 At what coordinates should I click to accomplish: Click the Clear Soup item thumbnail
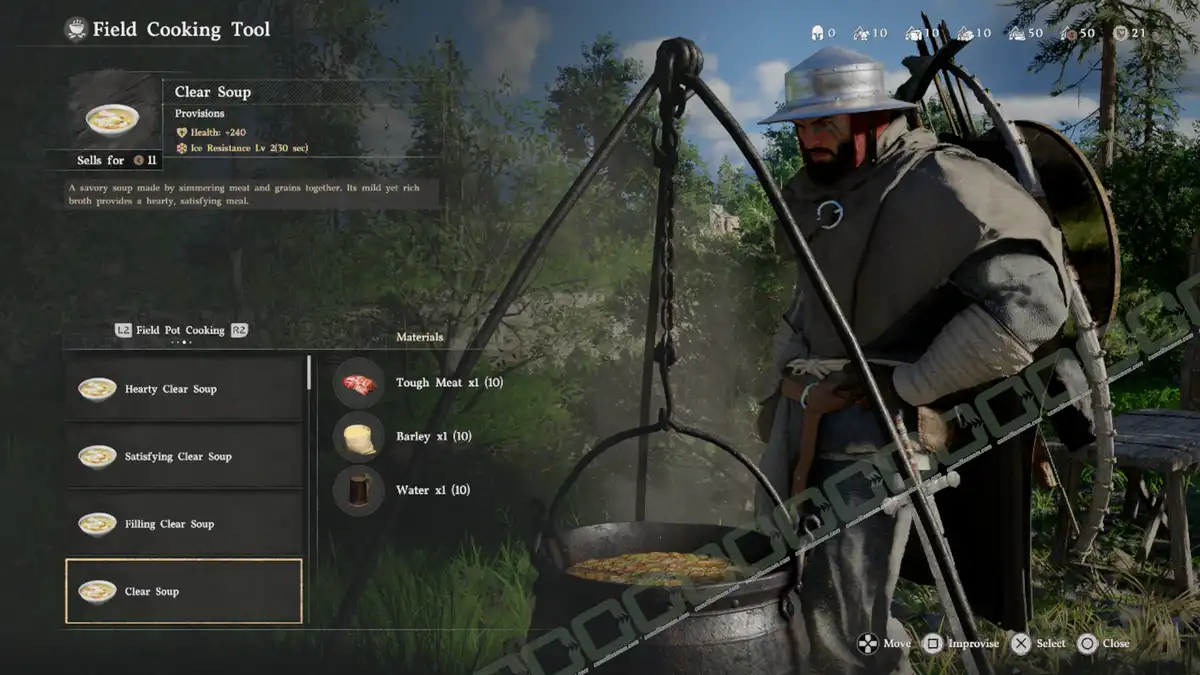click(112, 119)
